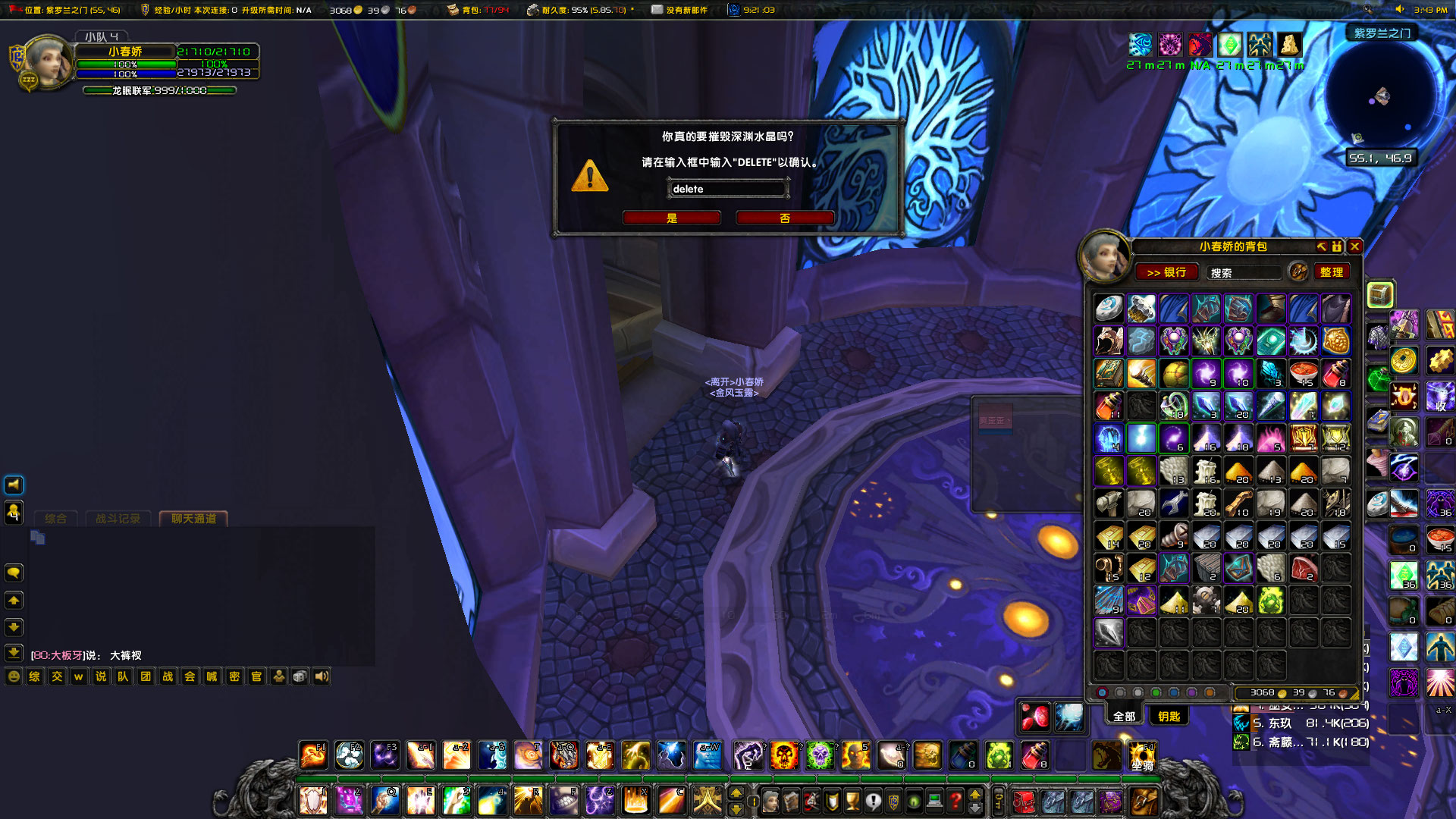1456x819 pixels.
Task: Open emotes via the smiley icon in chat bar
Action: 12,677
